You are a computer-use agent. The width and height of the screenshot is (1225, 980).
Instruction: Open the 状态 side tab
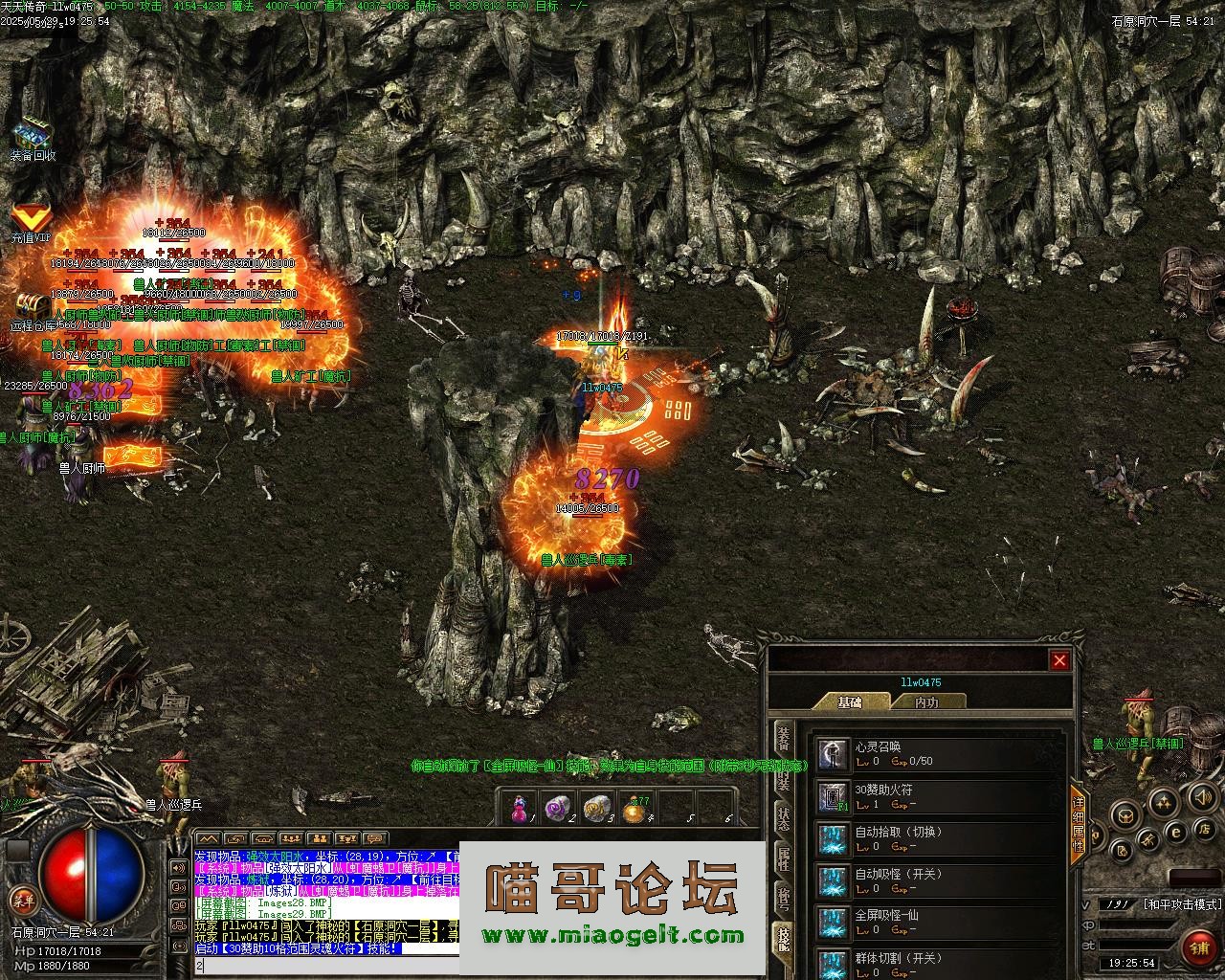click(783, 818)
